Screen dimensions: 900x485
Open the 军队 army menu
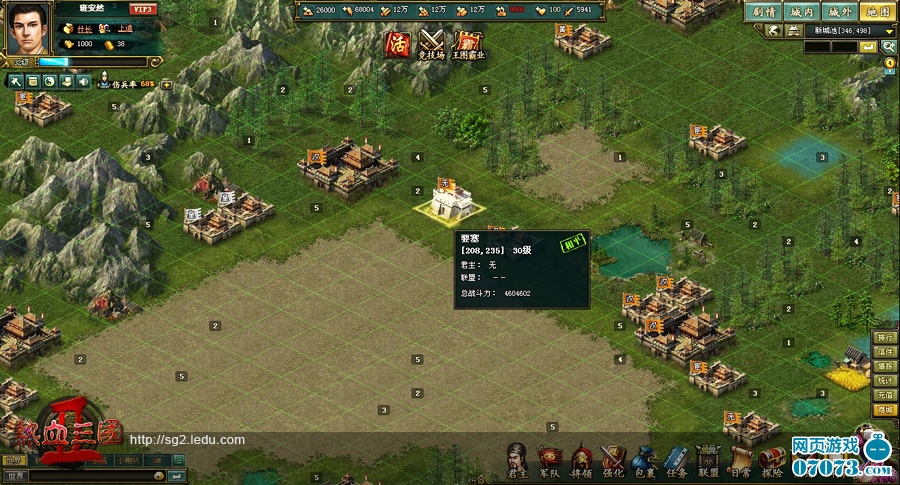[x=549, y=459]
